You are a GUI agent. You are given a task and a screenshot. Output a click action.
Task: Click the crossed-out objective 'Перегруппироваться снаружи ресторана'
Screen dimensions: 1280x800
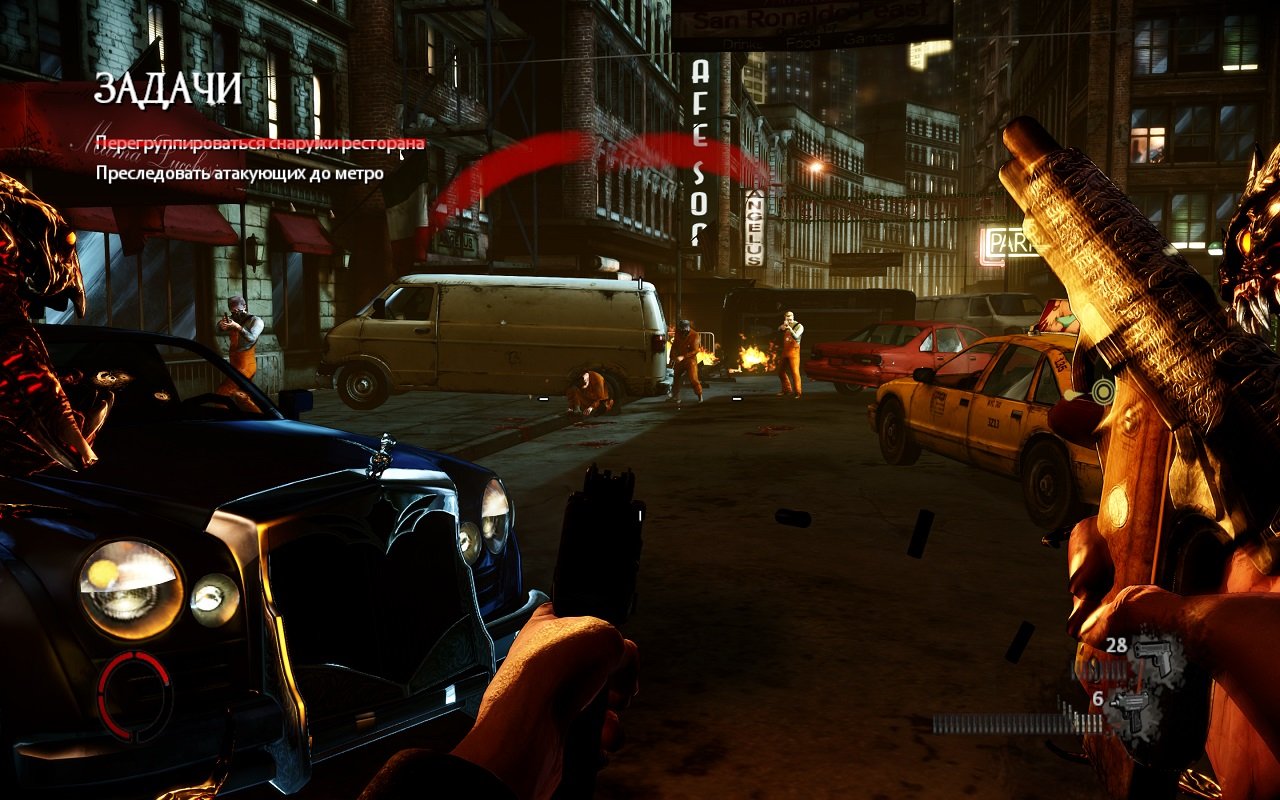coord(259,143)
